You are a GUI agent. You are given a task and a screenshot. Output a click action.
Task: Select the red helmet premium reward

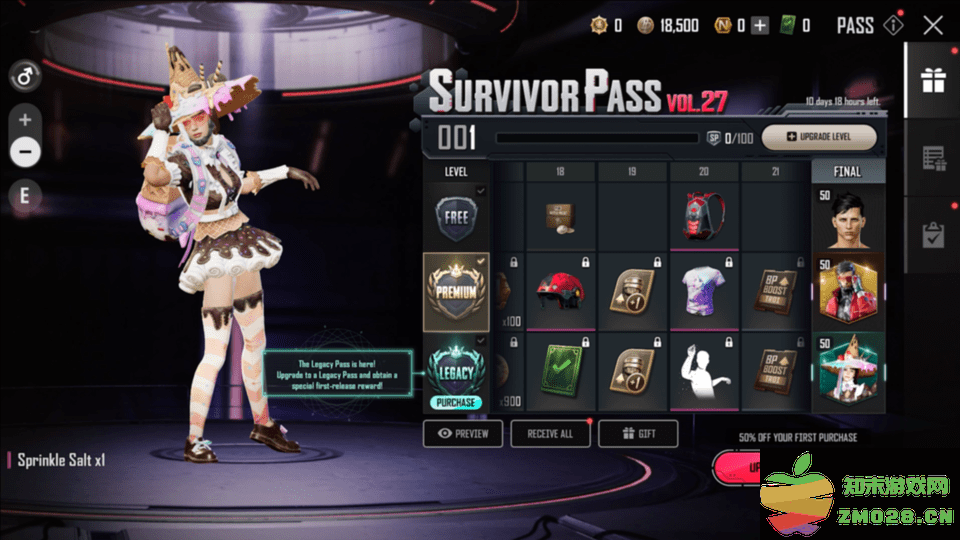pyautogui.click(x=561, y=291)
